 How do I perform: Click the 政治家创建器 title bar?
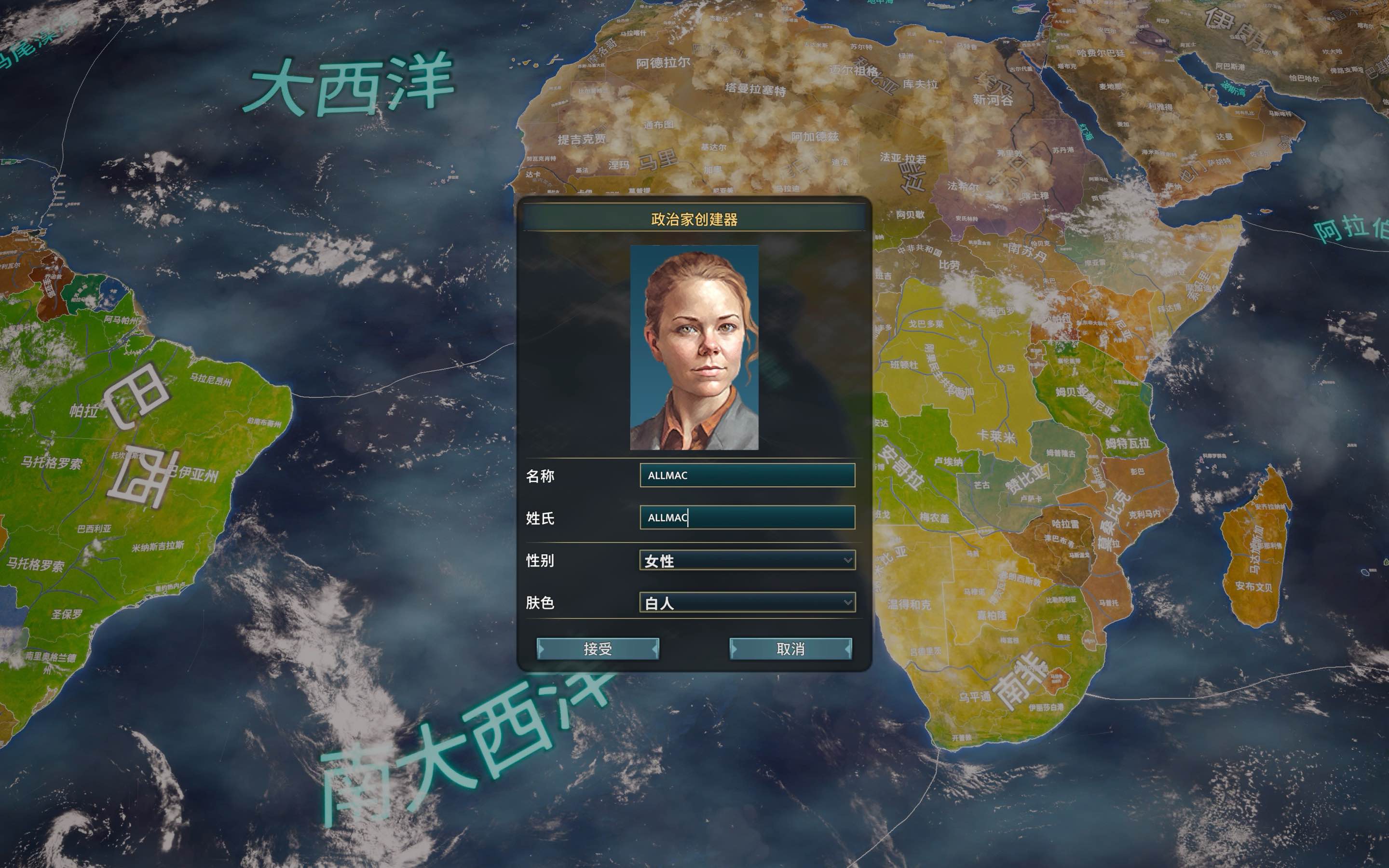(694, 219)
